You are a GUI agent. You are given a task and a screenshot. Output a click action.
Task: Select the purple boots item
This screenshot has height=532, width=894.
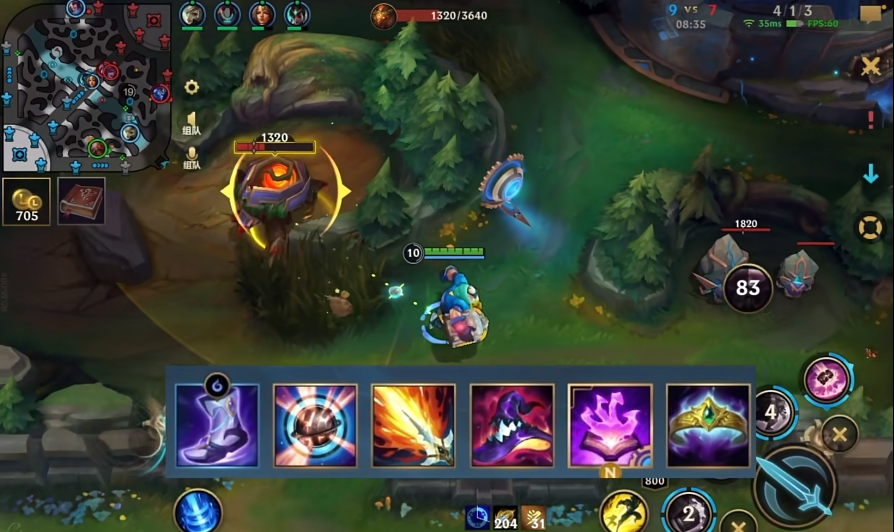(x=217, y=426)
